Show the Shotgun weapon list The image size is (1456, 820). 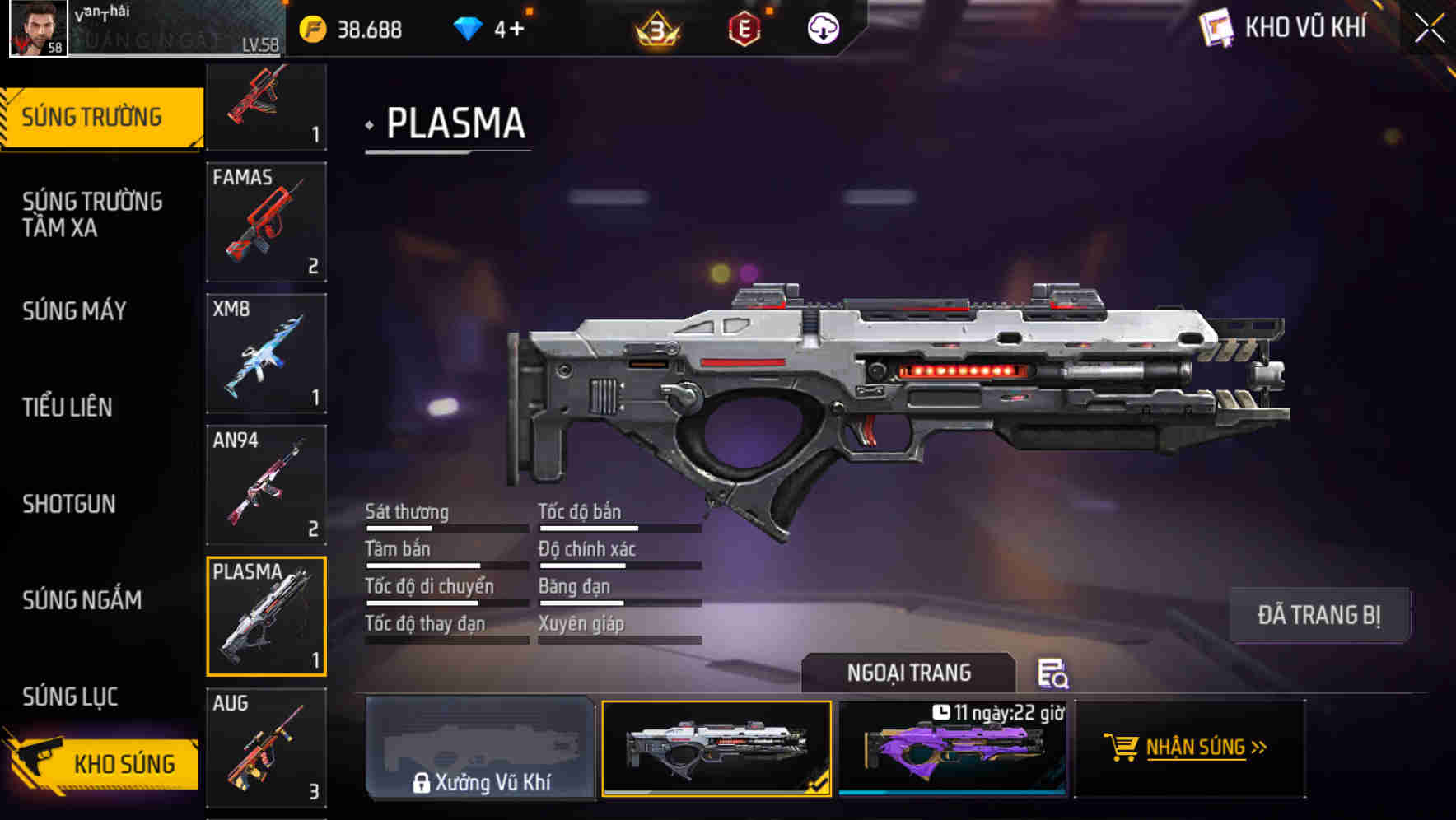[69, 504]
